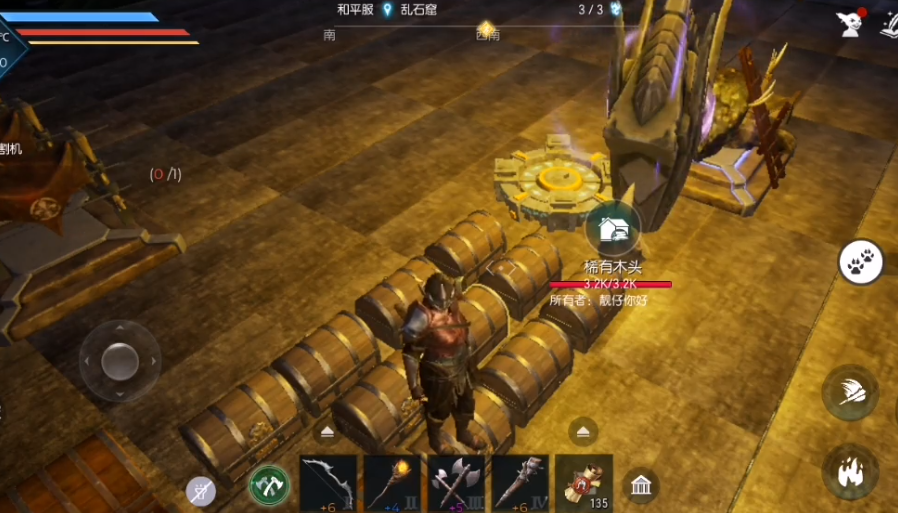The image size is (898, 513).
Task: Open the paw print pet menu
Action: (x=860, y=263)
